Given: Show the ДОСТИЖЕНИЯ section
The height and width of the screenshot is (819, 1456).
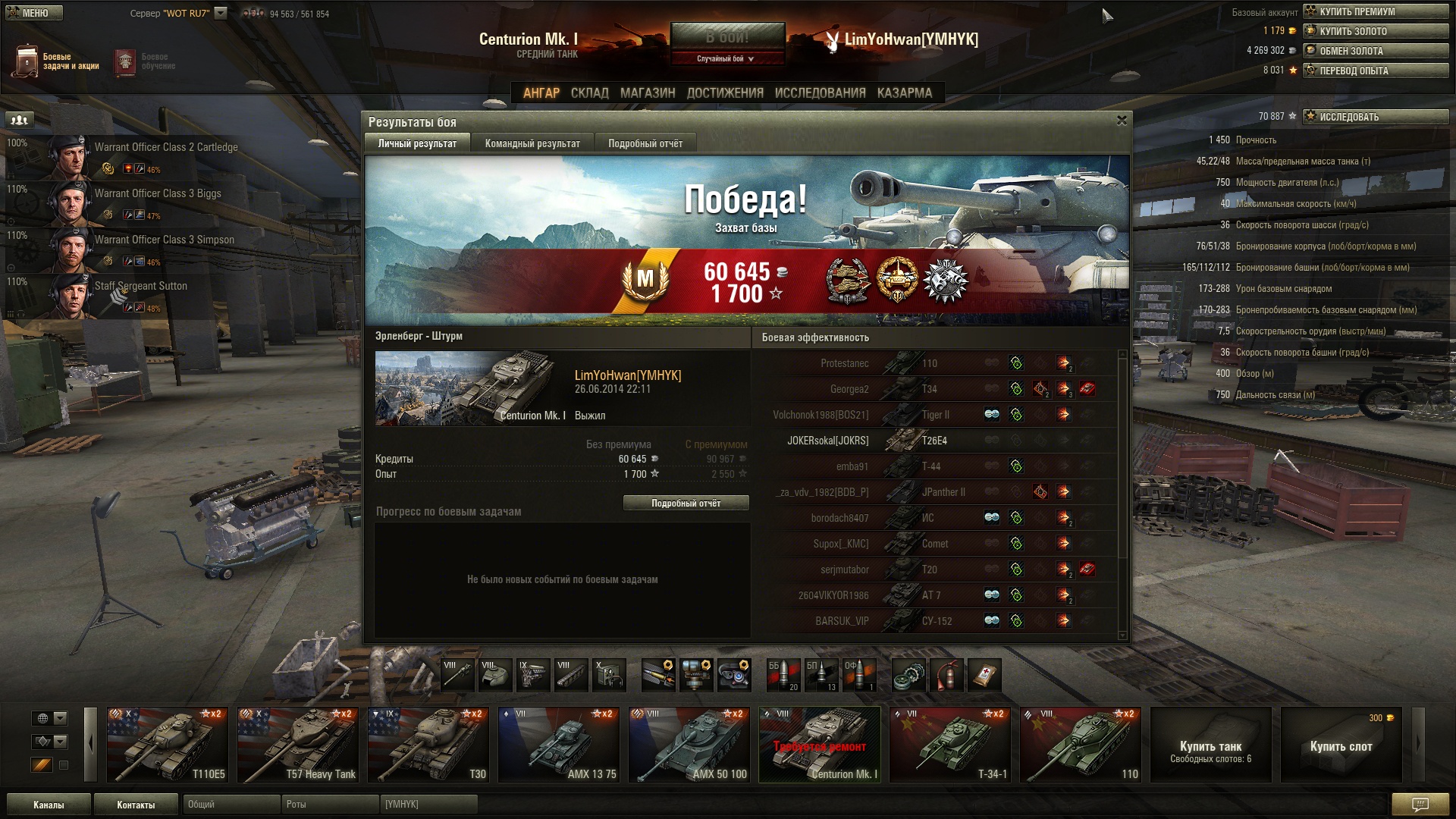Looking at the screenshot, I should click(x=724, y=93).
